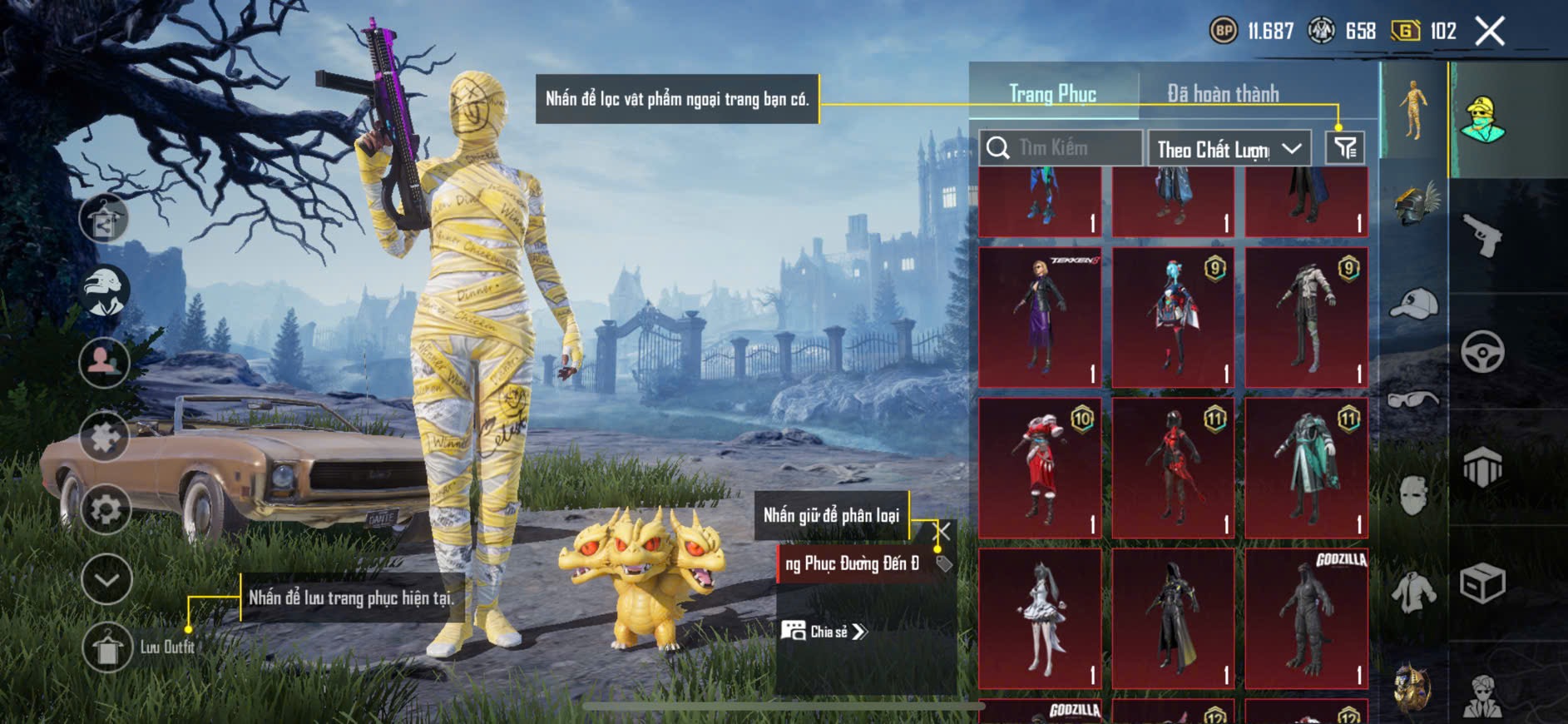The image size is (1568, 724).
Task: Select the white dress outfit thumbnail
Action: coord(1040,617)
